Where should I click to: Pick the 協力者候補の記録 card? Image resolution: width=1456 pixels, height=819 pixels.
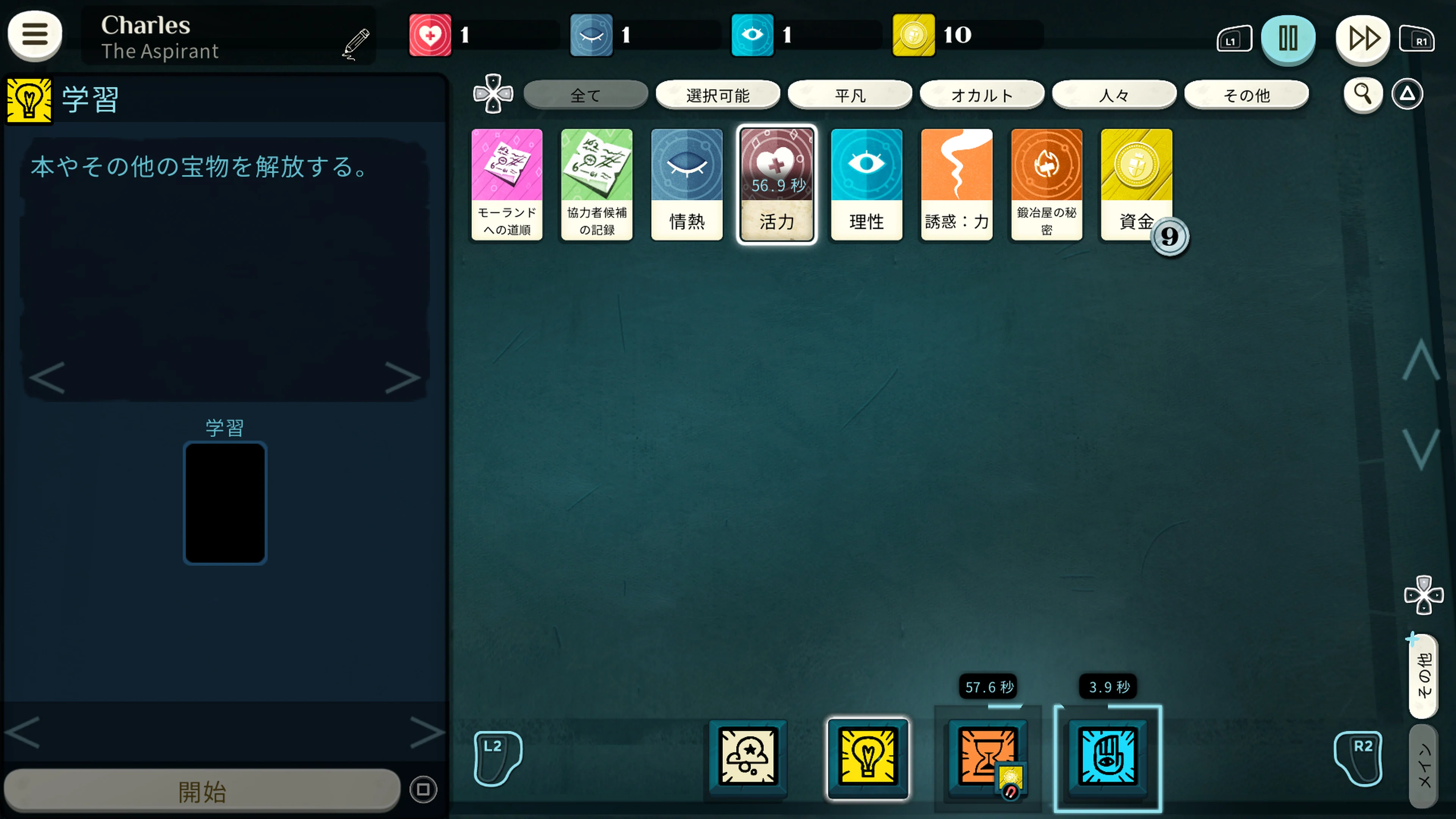coord(597,184)
